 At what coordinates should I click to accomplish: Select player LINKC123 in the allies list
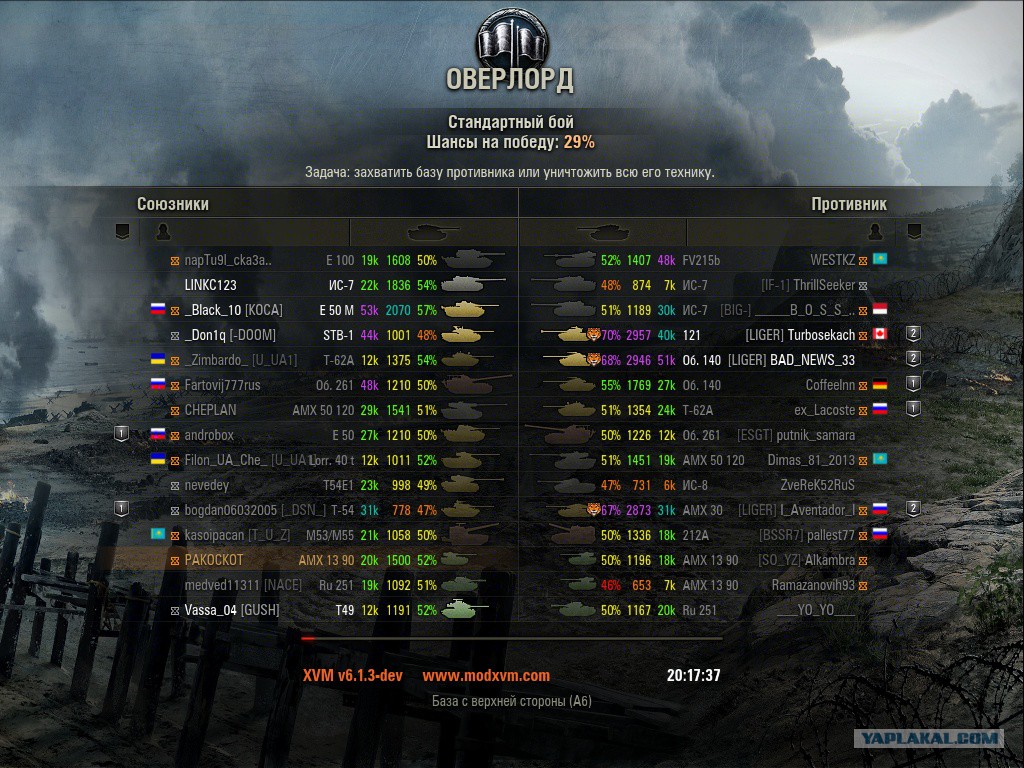point(210,285)
